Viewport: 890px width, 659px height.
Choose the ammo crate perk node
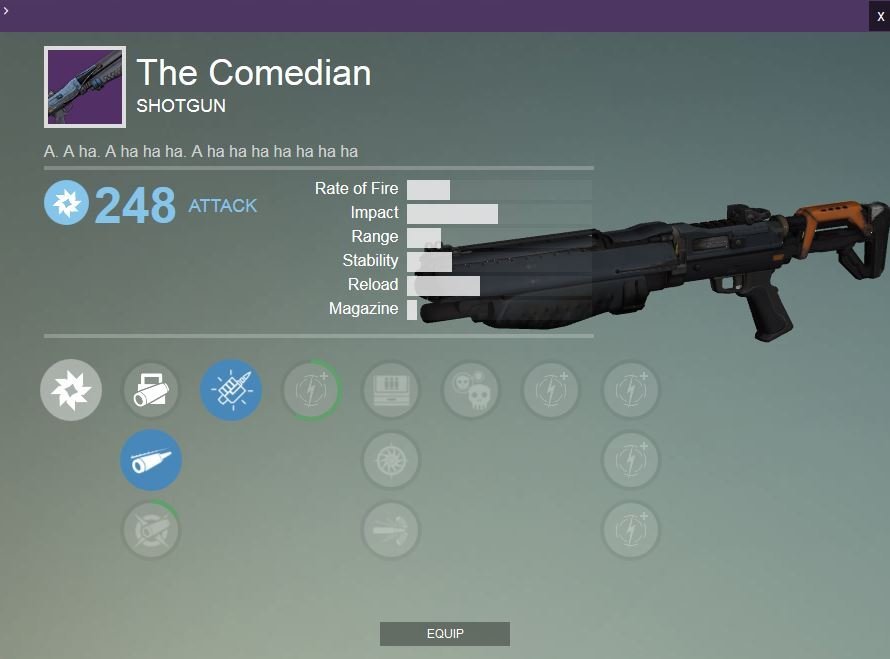[x=391, y=390]
